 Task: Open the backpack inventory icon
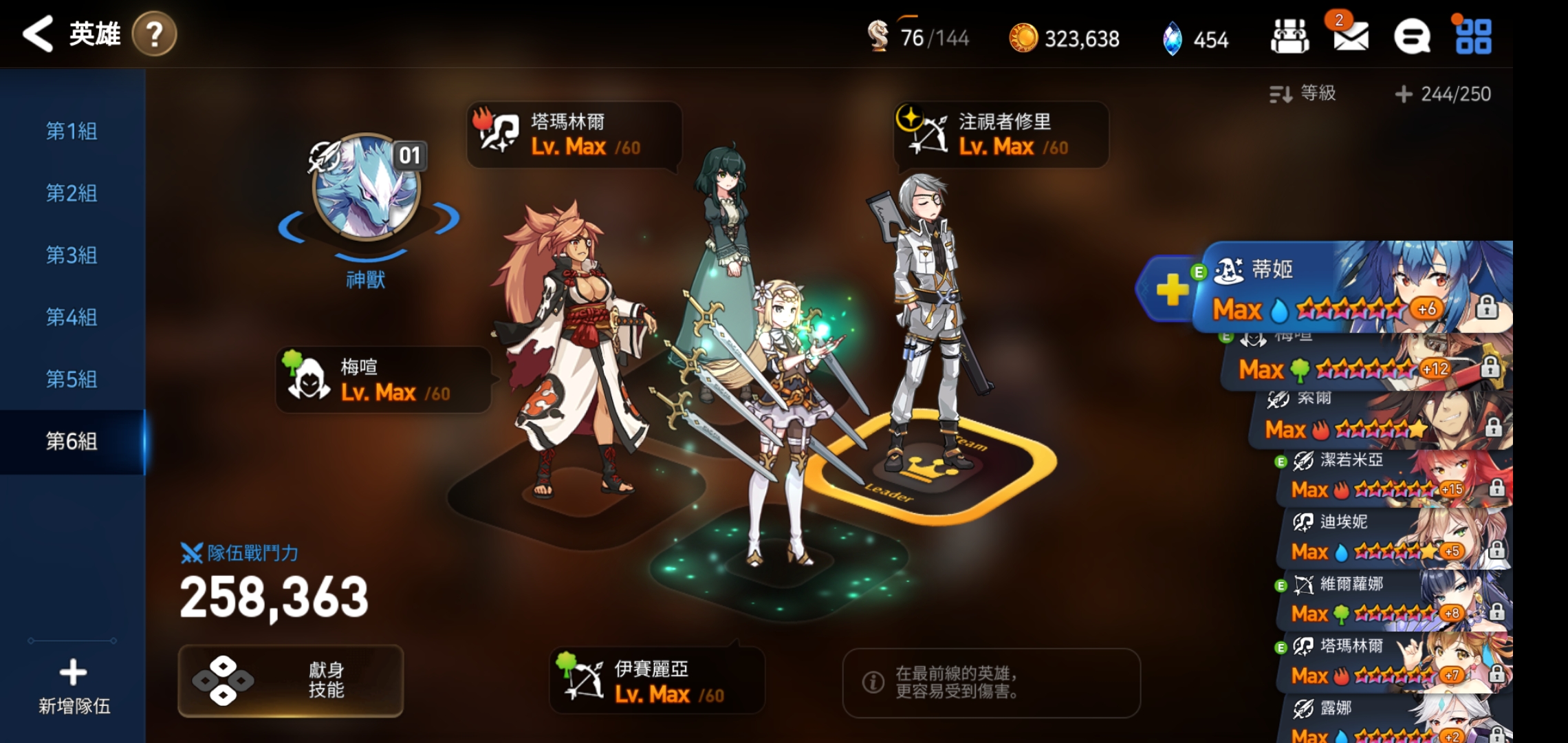coord(1291,36)
